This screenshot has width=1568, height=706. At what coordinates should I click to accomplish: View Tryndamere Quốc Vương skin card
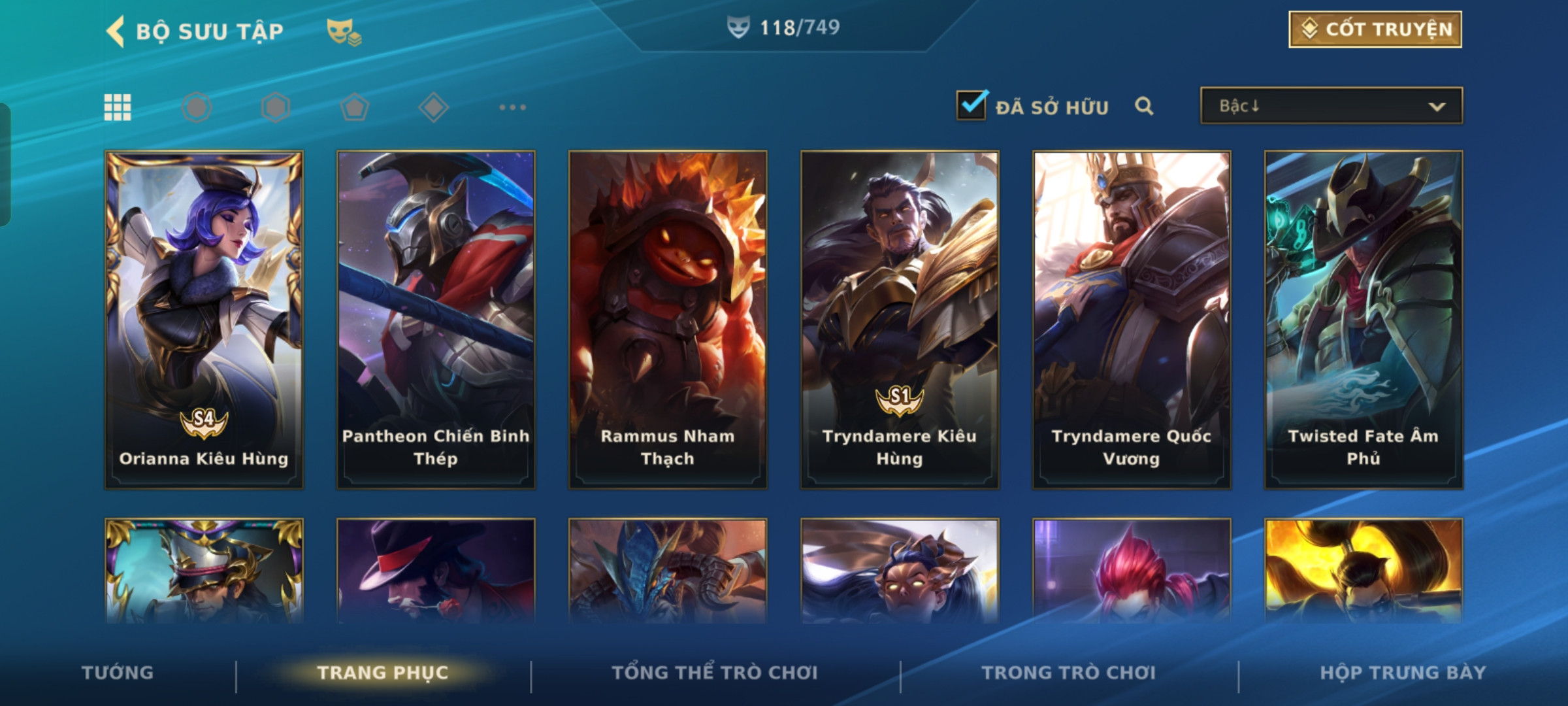1132,320
